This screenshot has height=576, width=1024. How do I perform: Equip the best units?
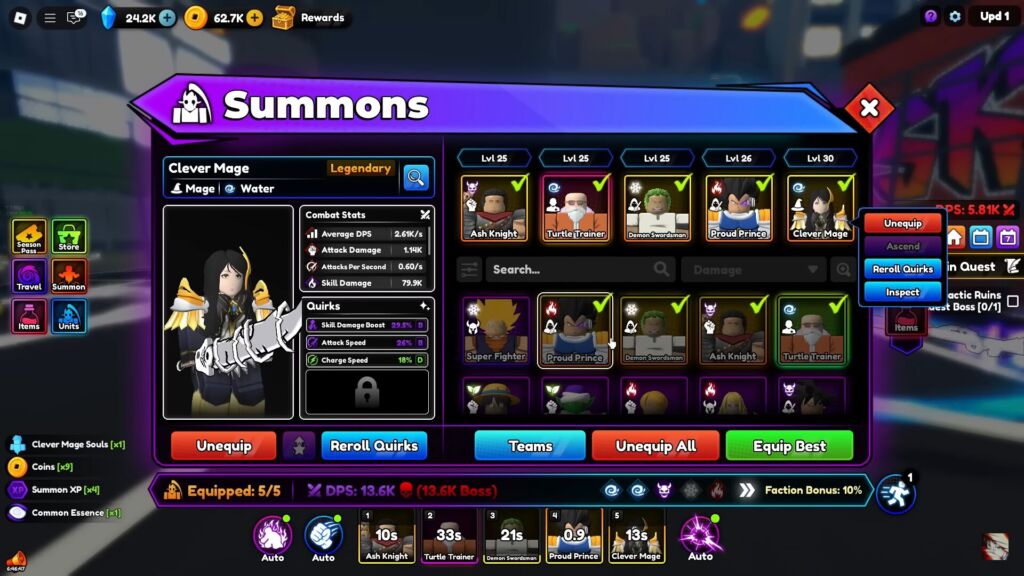coord(789,446)
